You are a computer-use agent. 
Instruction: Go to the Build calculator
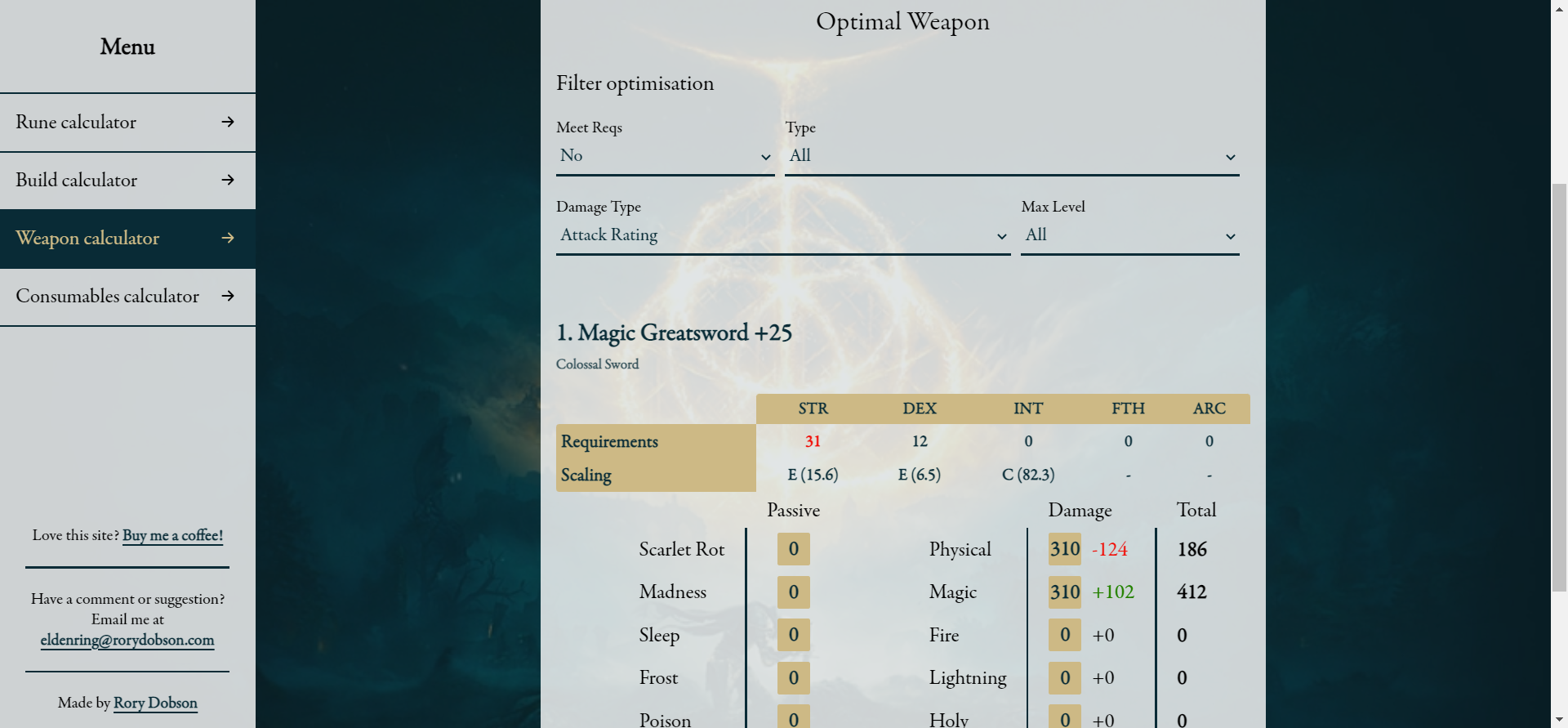point(127,181)
